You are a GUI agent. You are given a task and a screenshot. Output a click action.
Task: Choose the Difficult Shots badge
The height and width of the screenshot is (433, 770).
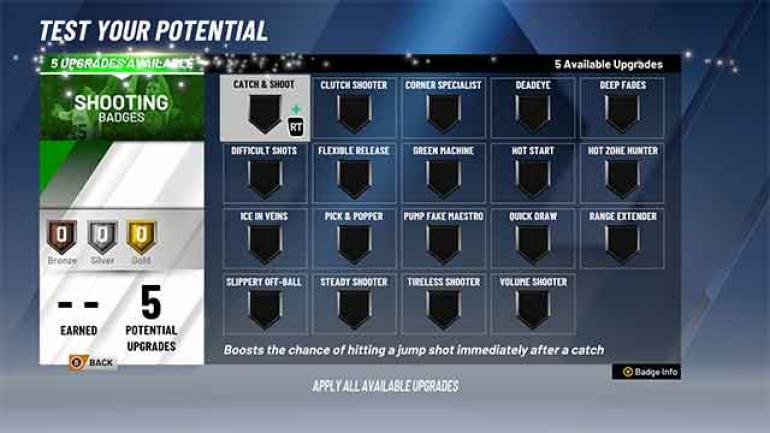click(x=265, y=174)
